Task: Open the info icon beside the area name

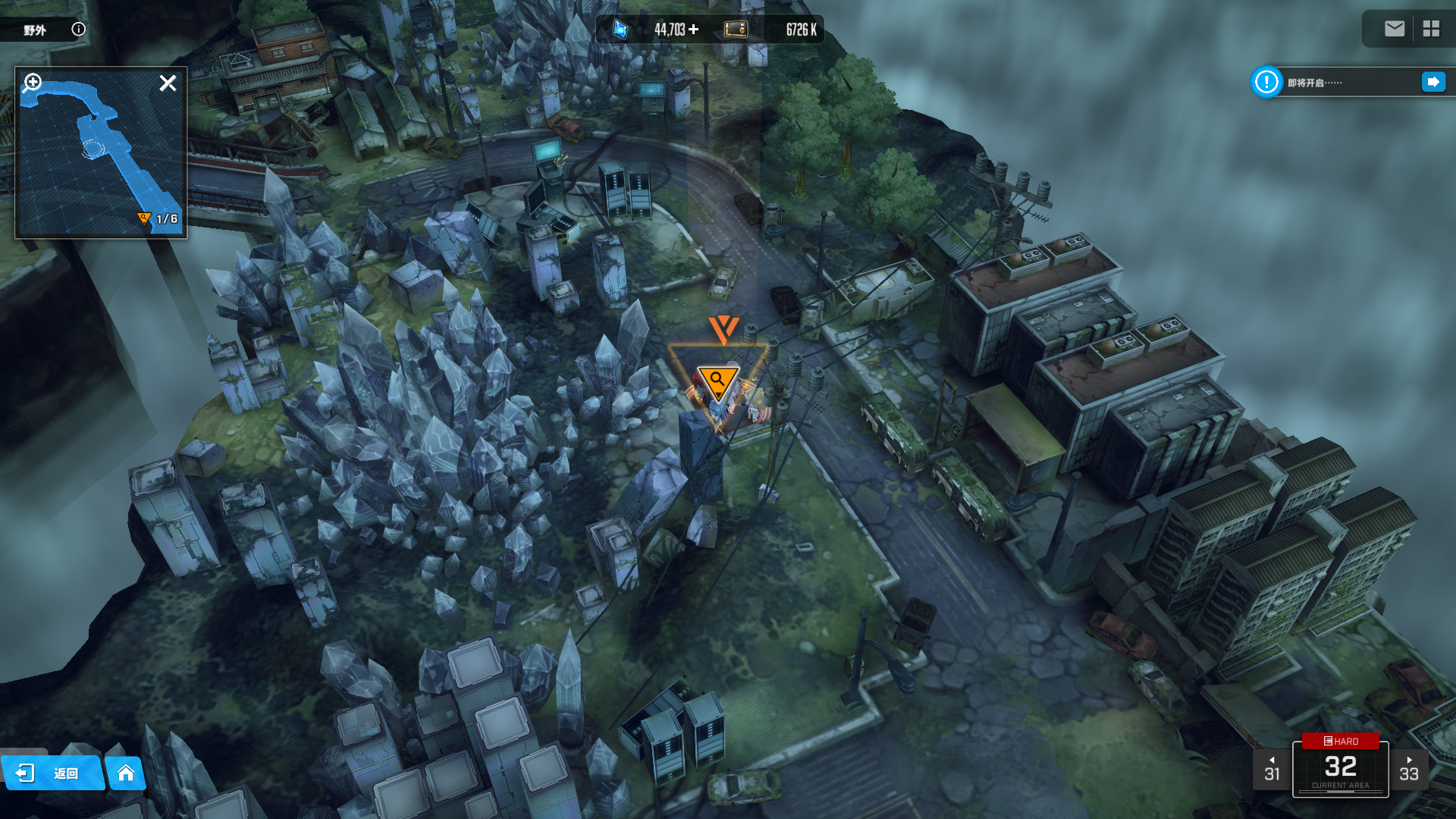Action: tap(78, 29)
